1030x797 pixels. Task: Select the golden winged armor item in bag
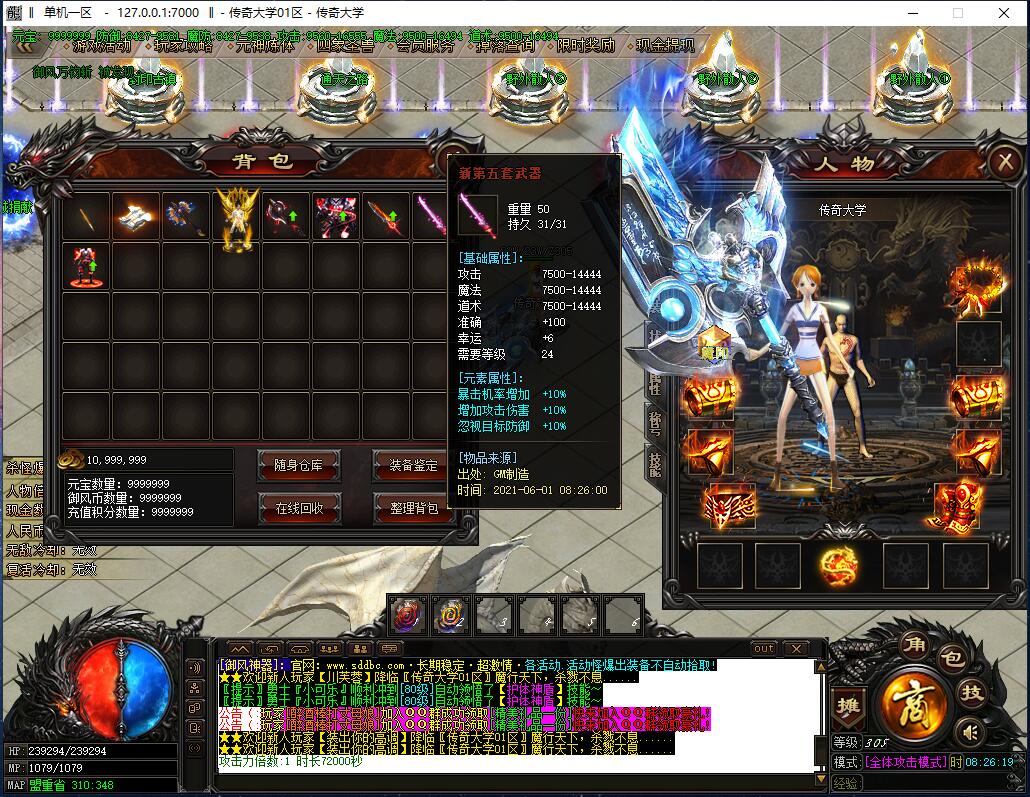tap(237, 217)
